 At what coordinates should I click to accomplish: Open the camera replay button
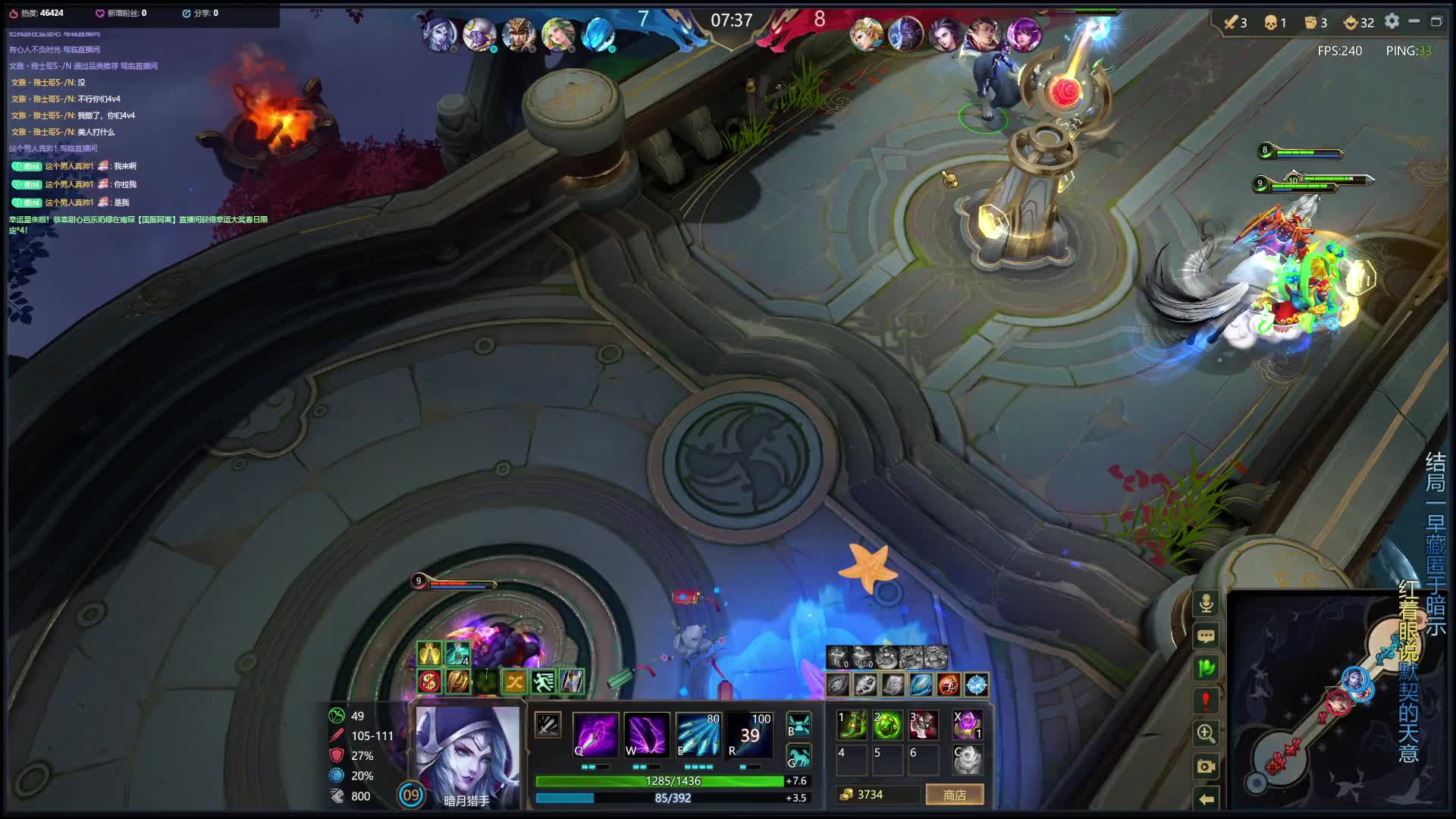[x=1206, y=766]
